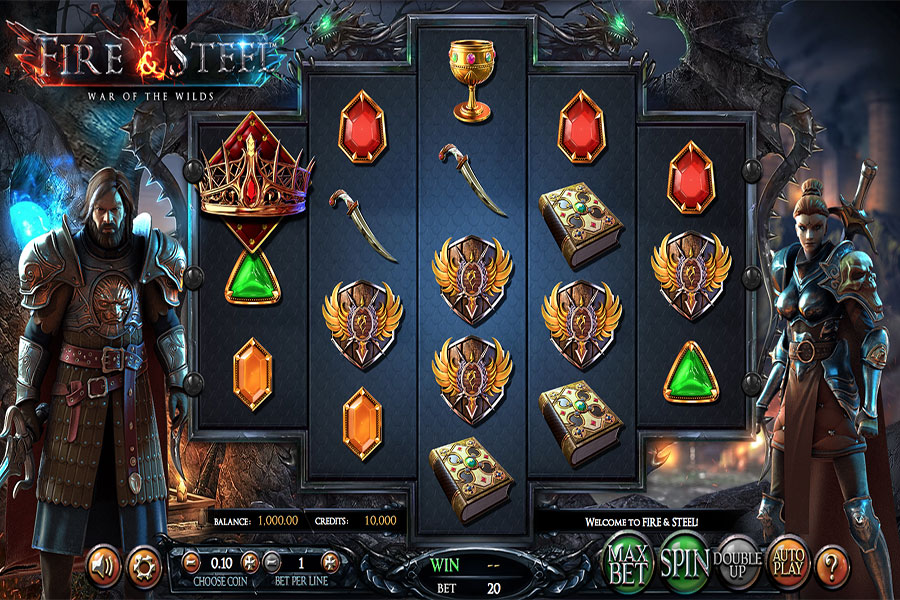Decrease the coin value with minus

[189, 564]
